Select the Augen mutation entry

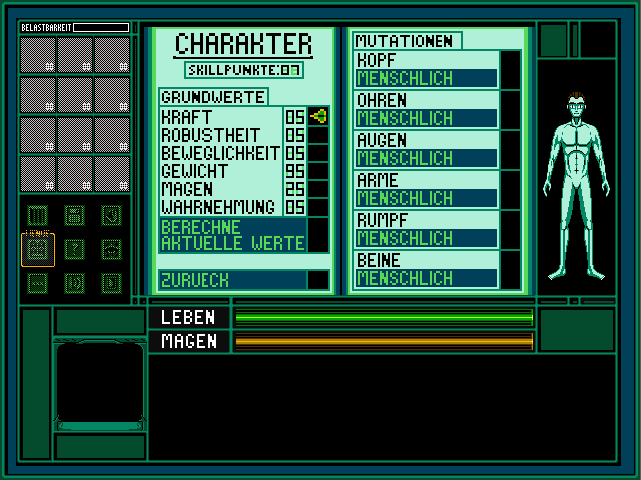[426, 149]
